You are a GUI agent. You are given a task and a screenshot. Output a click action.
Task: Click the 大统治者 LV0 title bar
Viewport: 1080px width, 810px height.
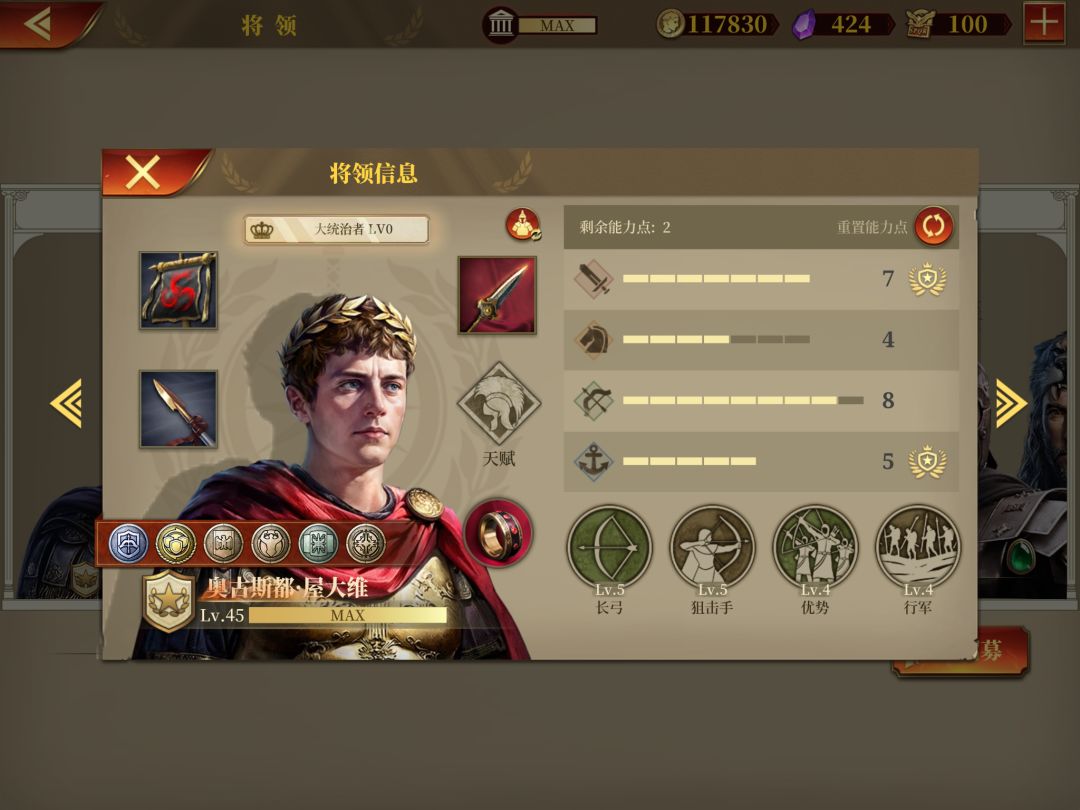[x=337, y=229]
